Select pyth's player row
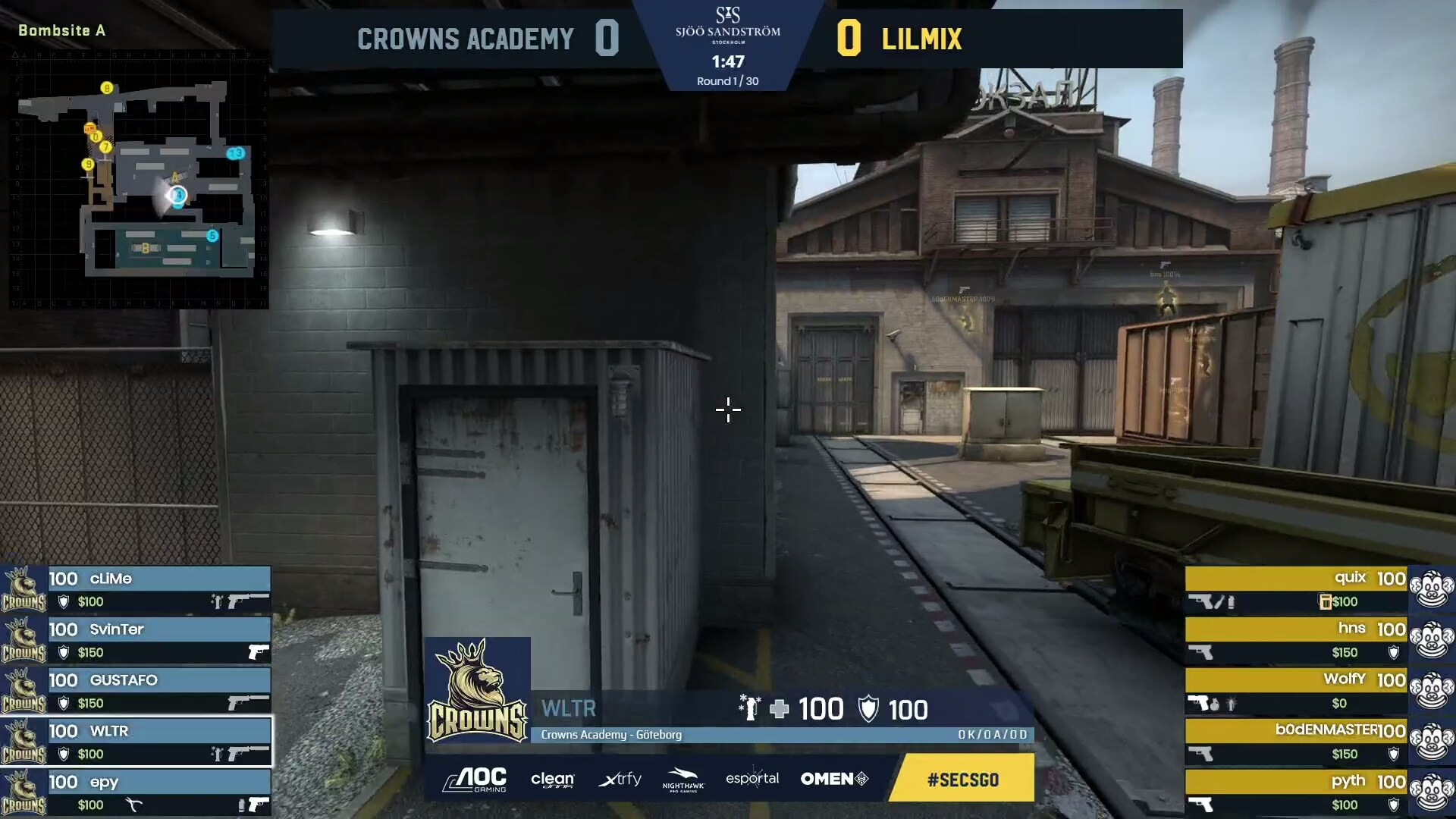This screenshot has height=819, width=1456. tap(1296, 792)
